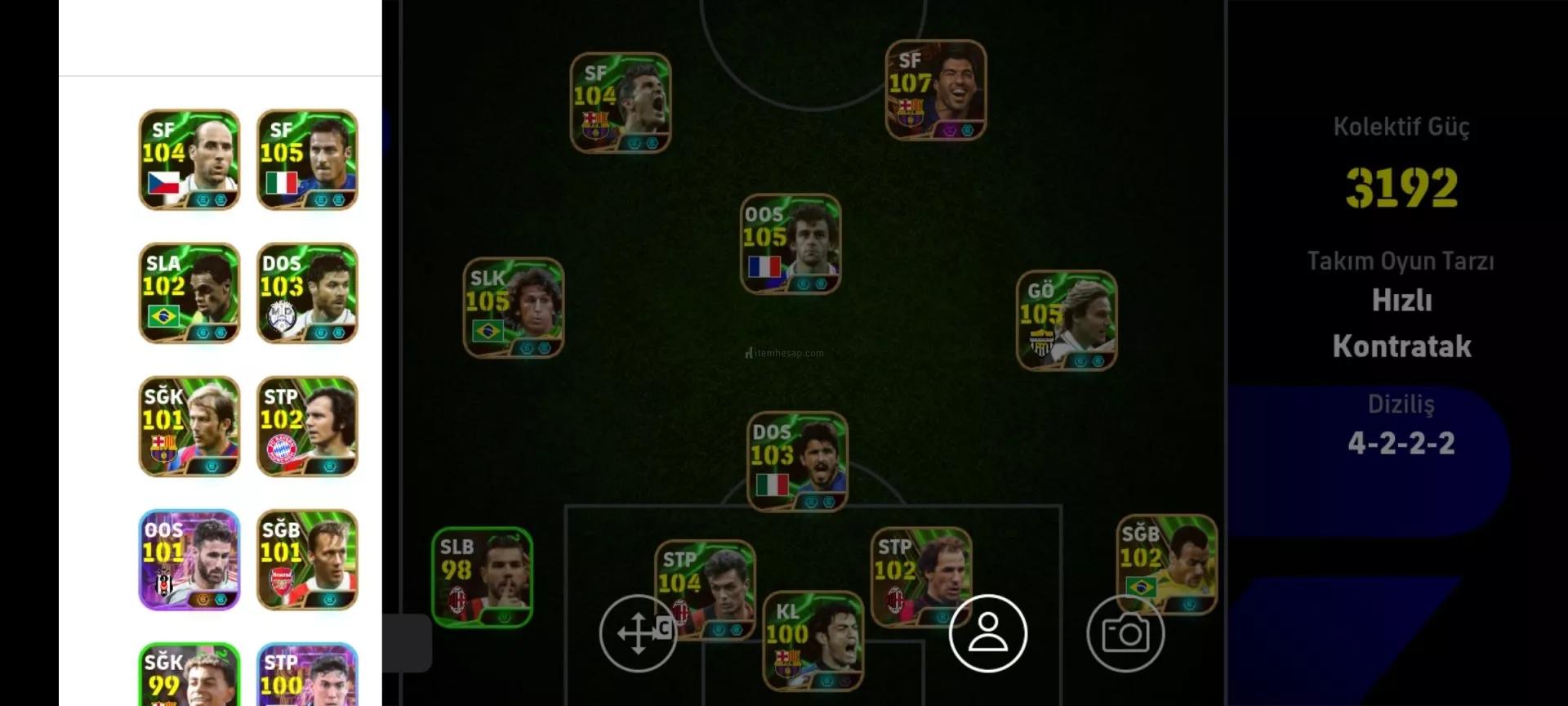Select the KL 100 goalkeeper card

pos(813,641)
